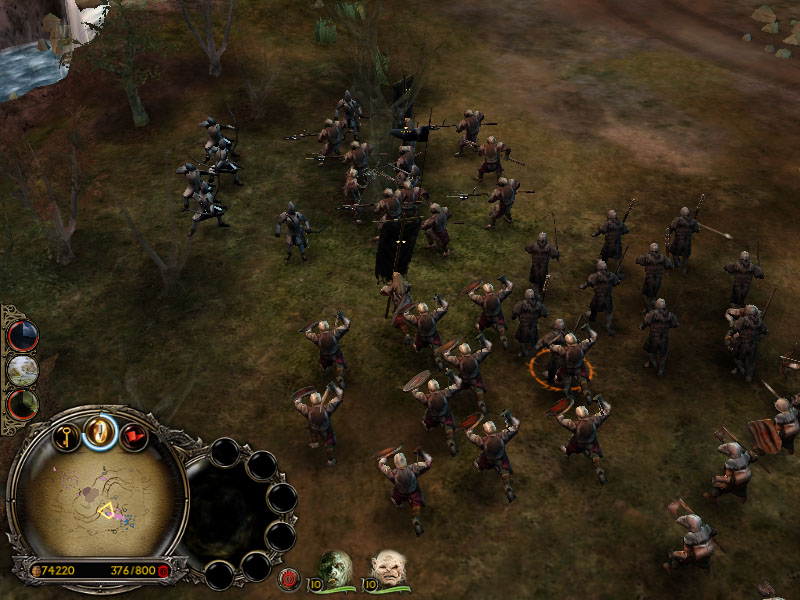Open the options menu with the golden key icon
Screen dimensions: 800x600
tap(66, 437)
